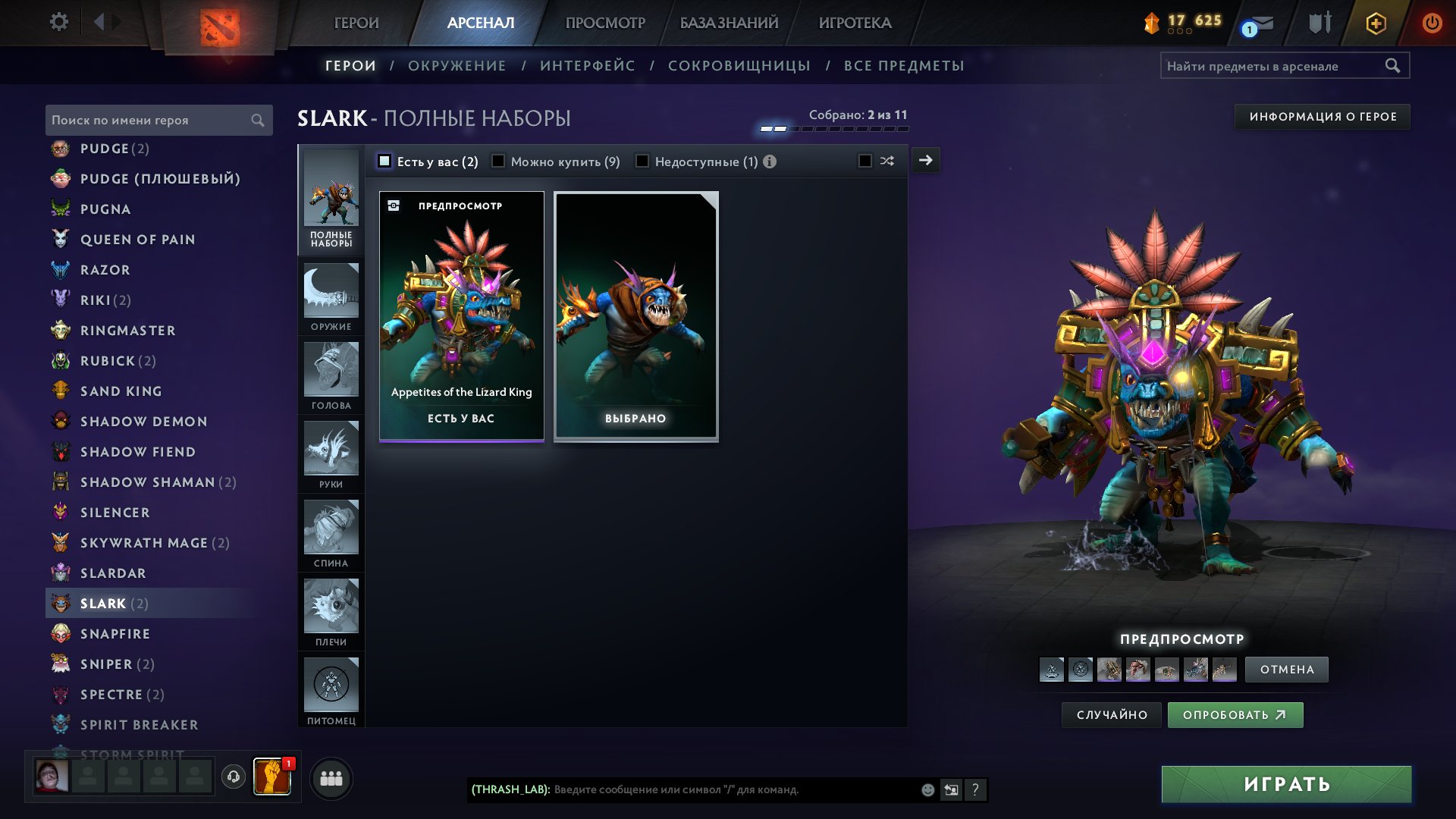Show the ВСЕ ПРЕДМЕТЫ arsenal section

(904, 66)
